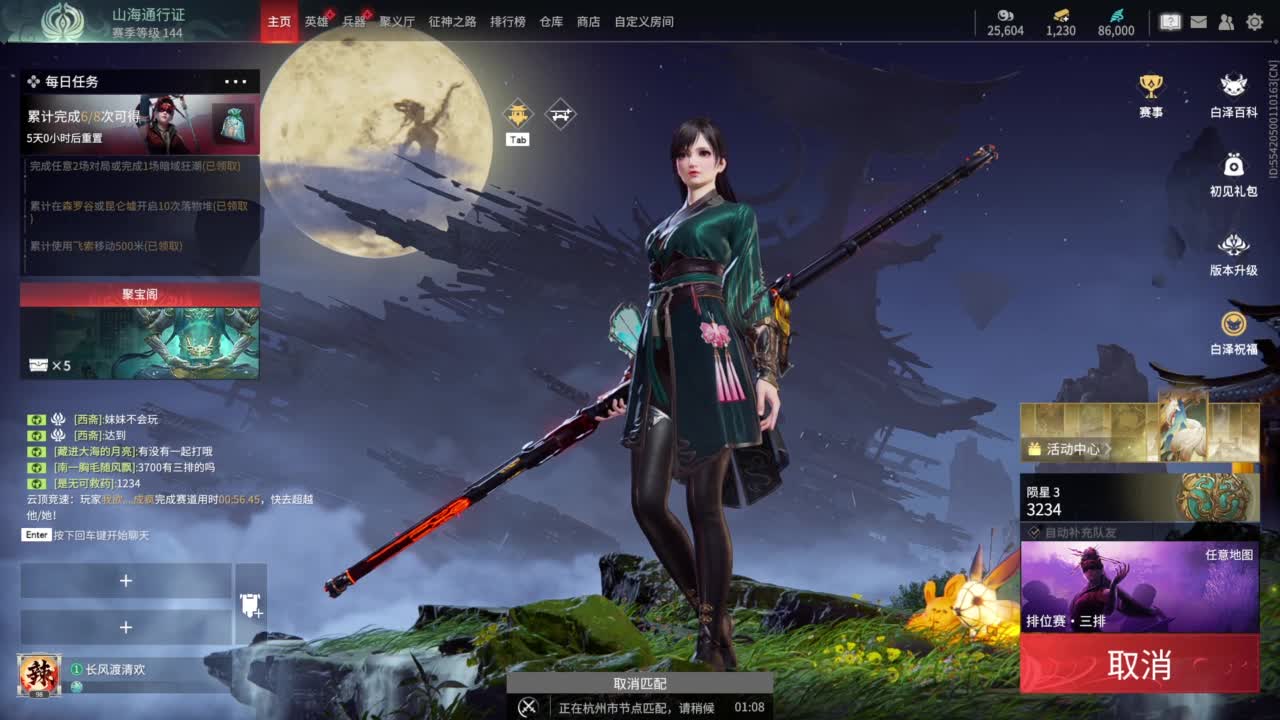The image size is (1280, 720).
Task: Open the friends list icon
Action: pos(1226,21)
